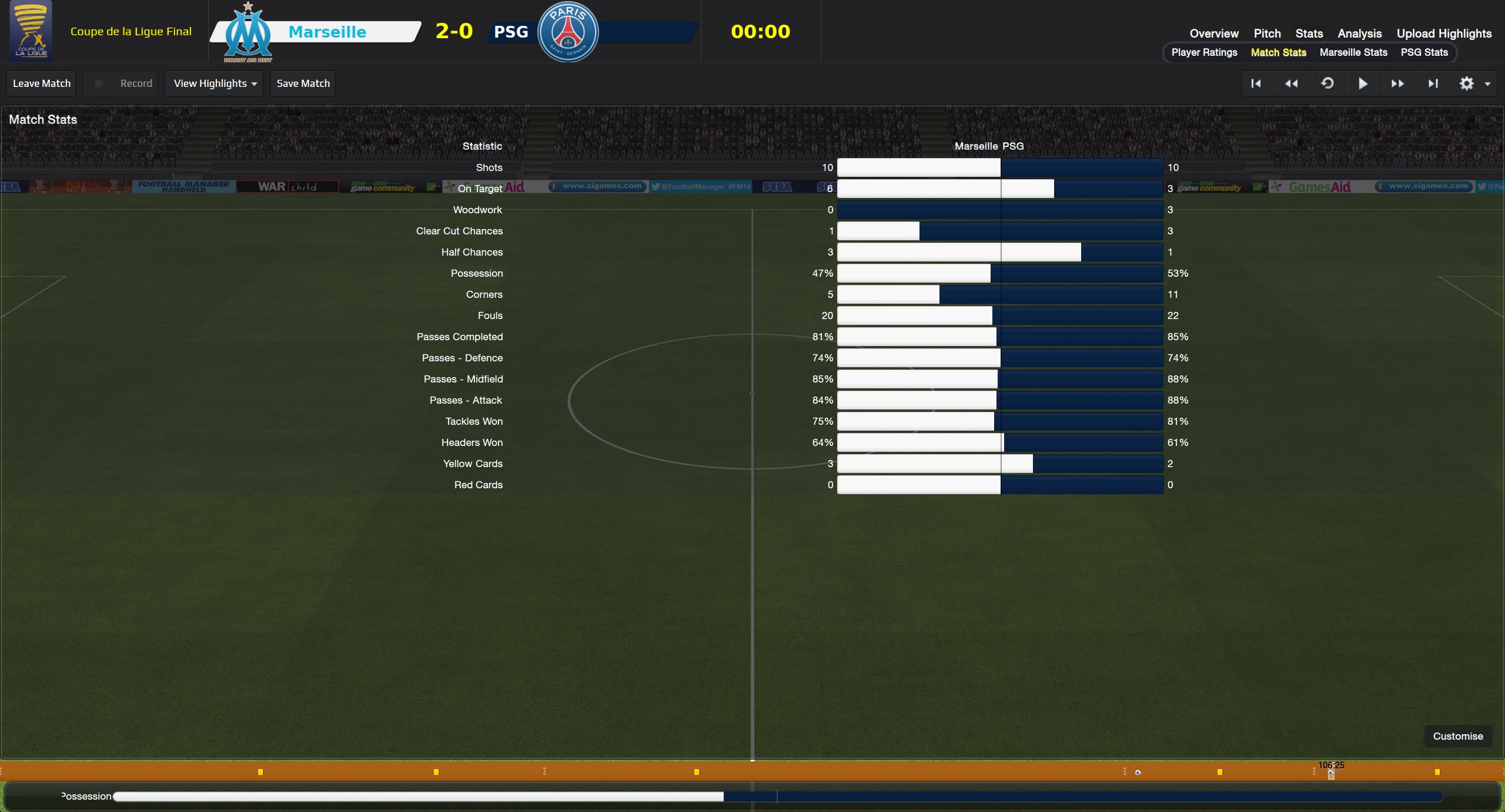Image resolution: width=1505 pixels, height=812 pixels.
Task: Fast forward the match replay
Action: coord(1397,83)
